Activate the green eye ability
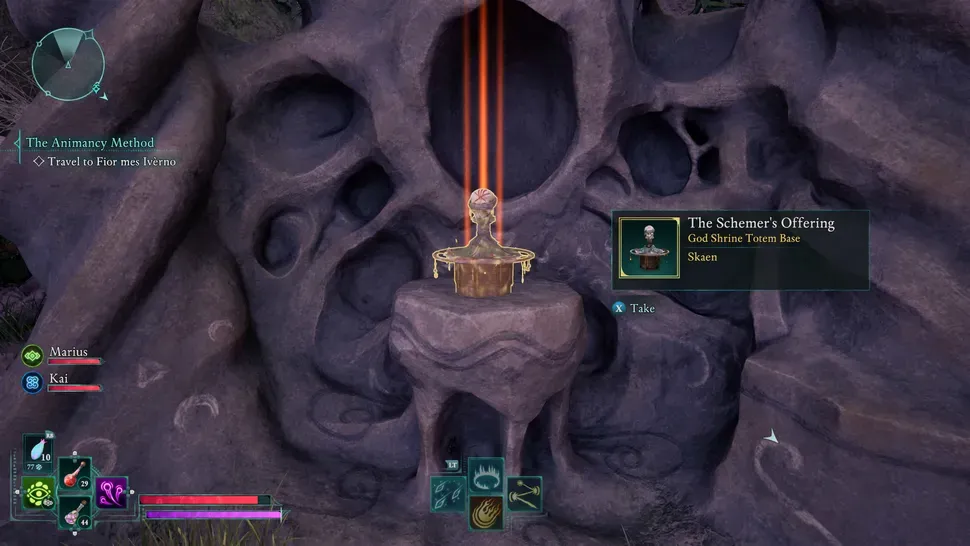 [x=39, y=493]
